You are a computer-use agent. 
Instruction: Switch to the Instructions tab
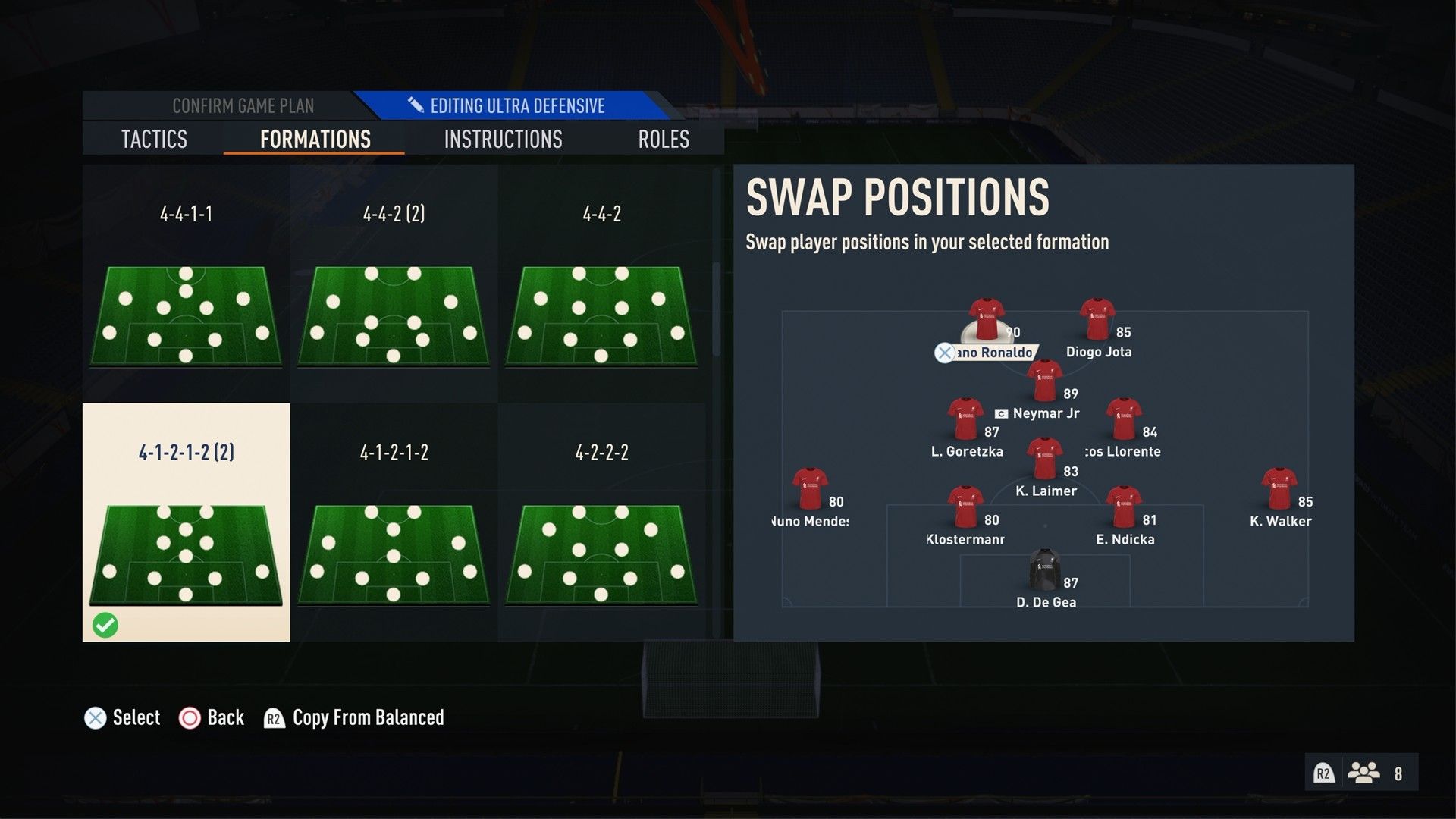click(503, 140)
